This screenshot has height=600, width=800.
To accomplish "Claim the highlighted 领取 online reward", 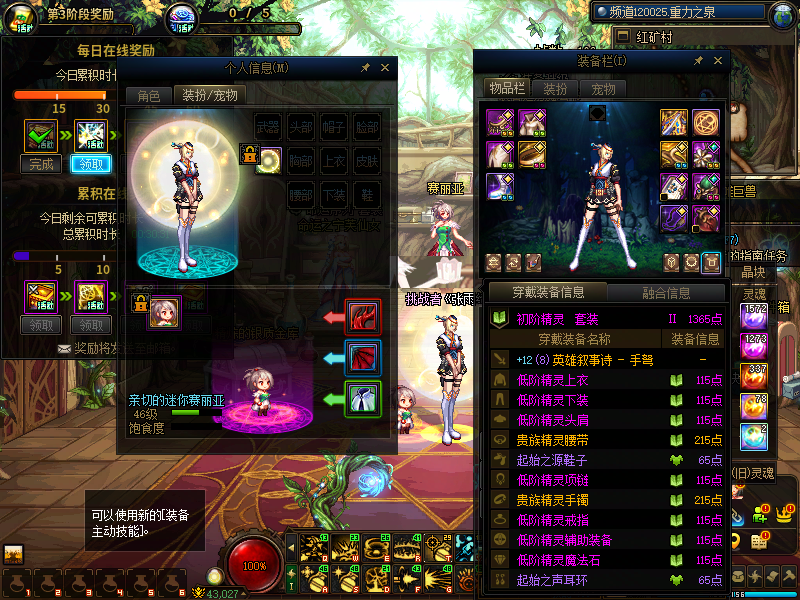I will coord(91,165).
